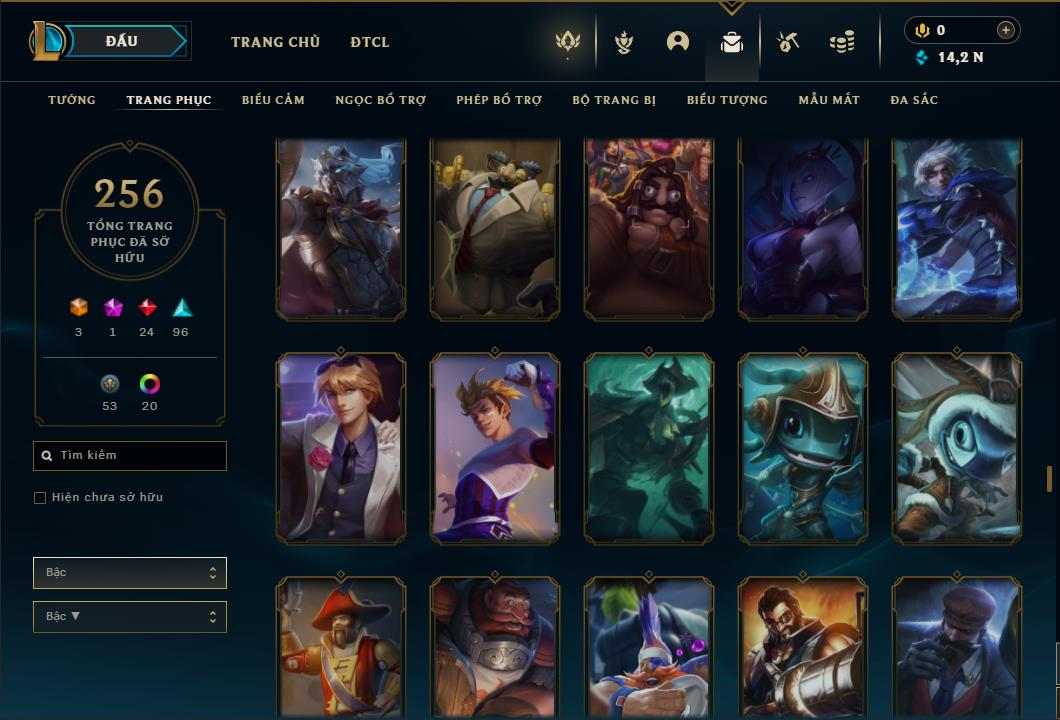
Task: Add currency with the plus button
Action: pyautogui.click(x=1006, y=30)
